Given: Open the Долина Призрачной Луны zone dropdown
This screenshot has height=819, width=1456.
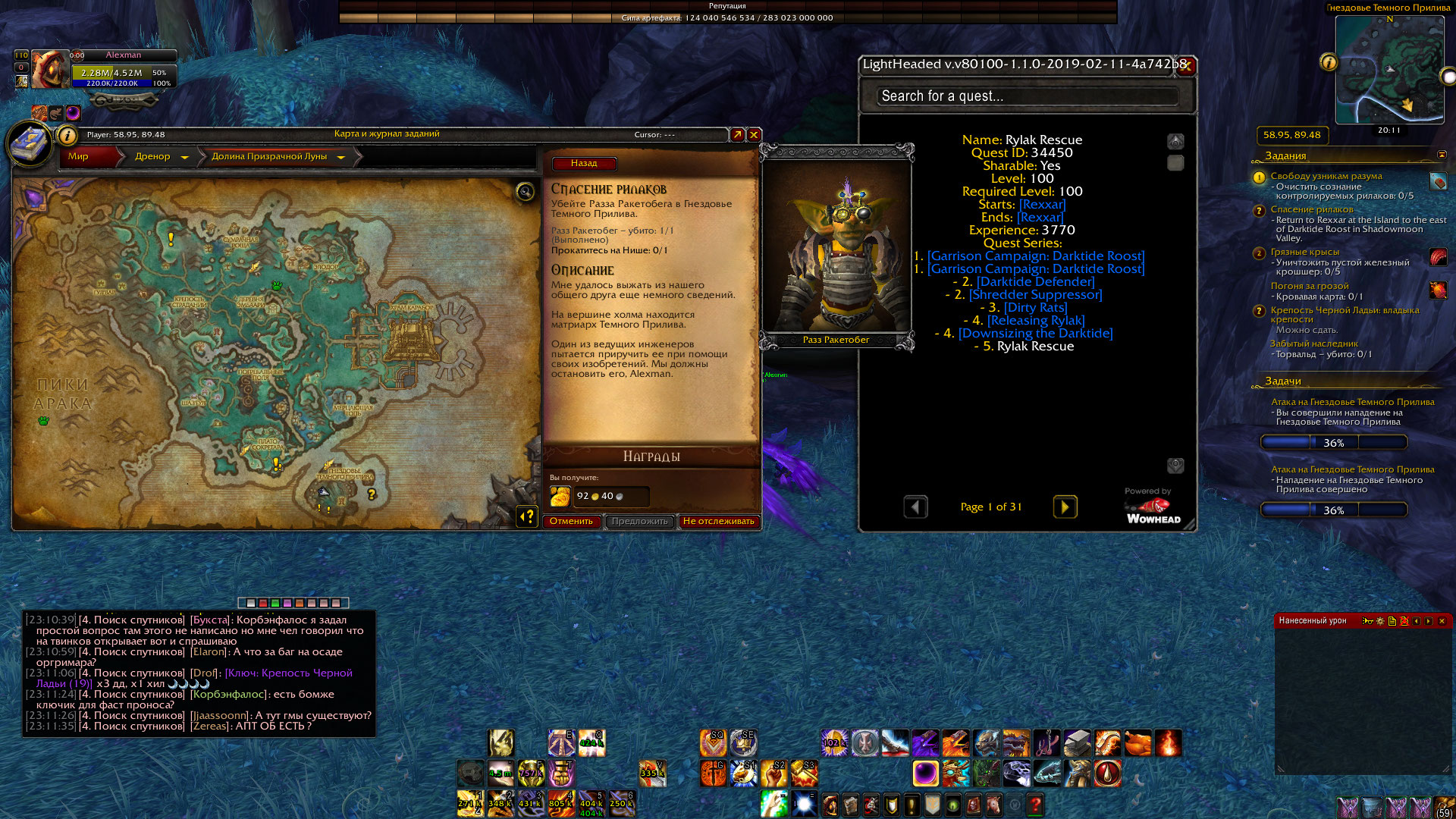Looking at the screenshot, I should [x=340, y=157].
